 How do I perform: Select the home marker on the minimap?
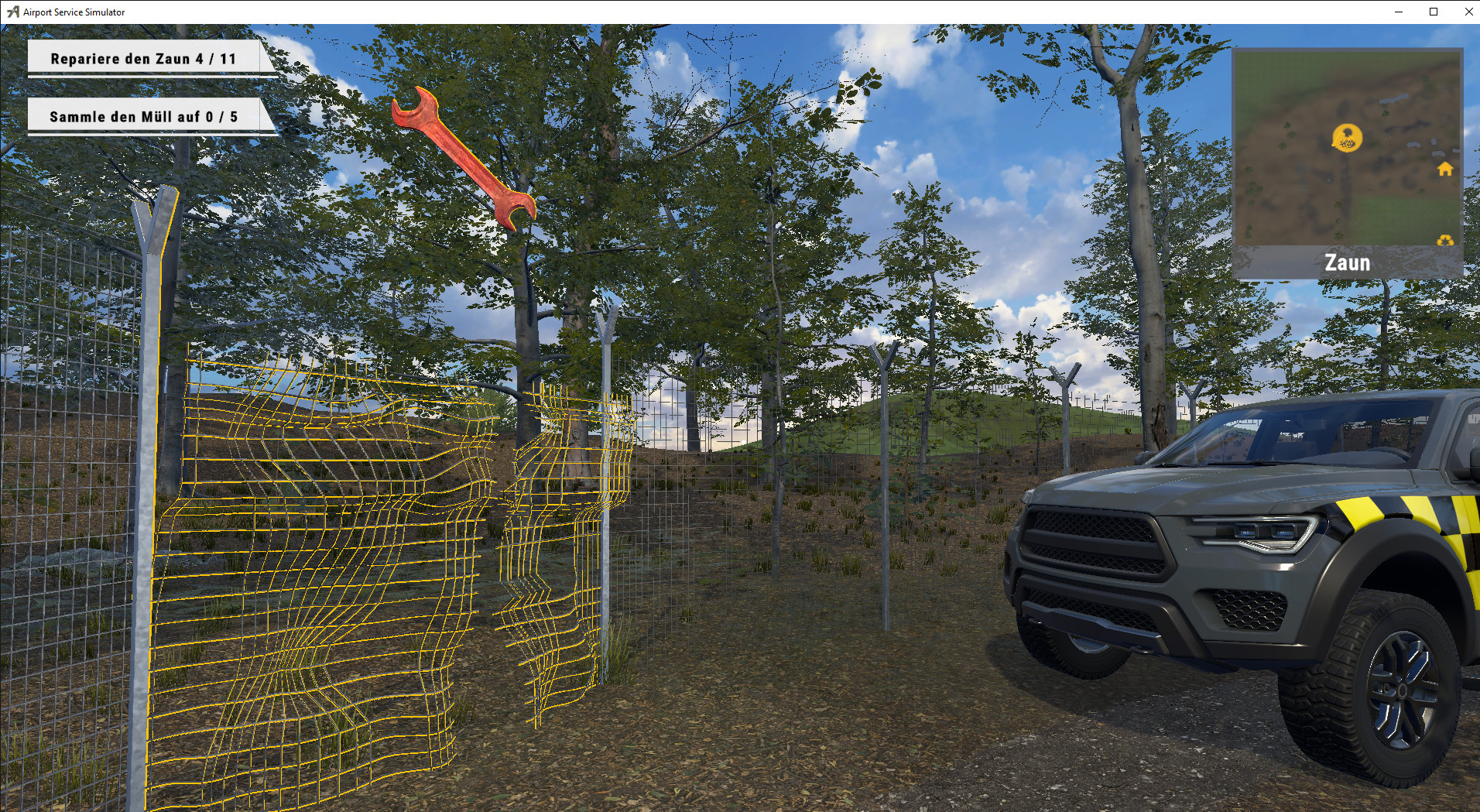1443,169
